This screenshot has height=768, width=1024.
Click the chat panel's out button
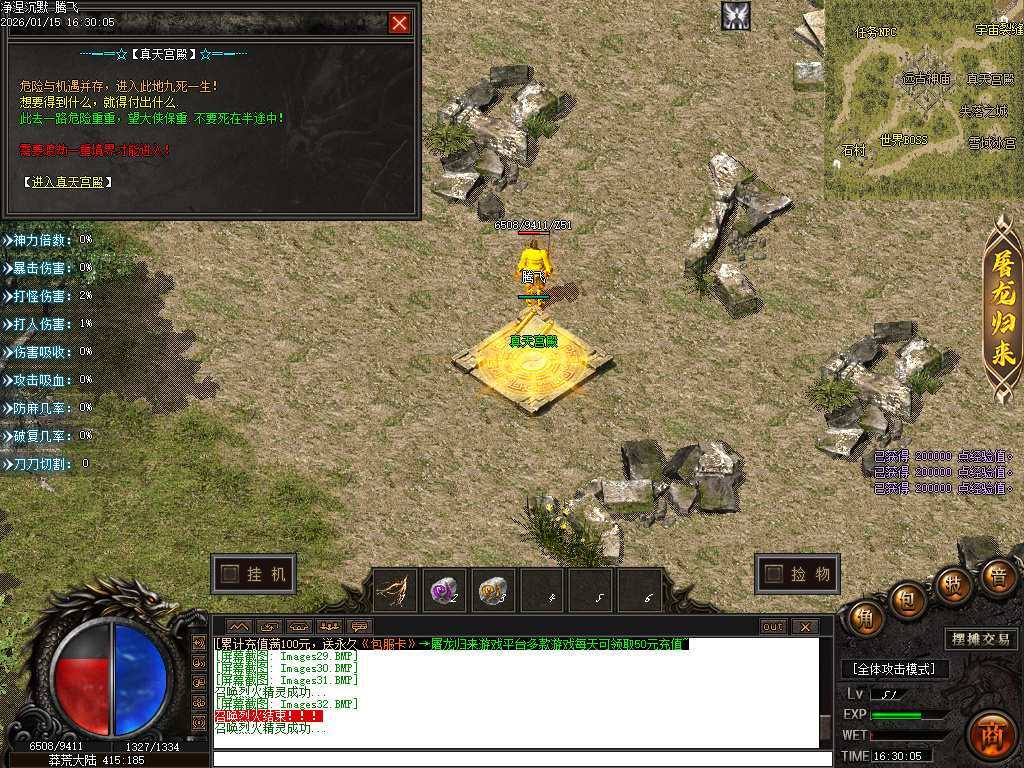(773, 627)
